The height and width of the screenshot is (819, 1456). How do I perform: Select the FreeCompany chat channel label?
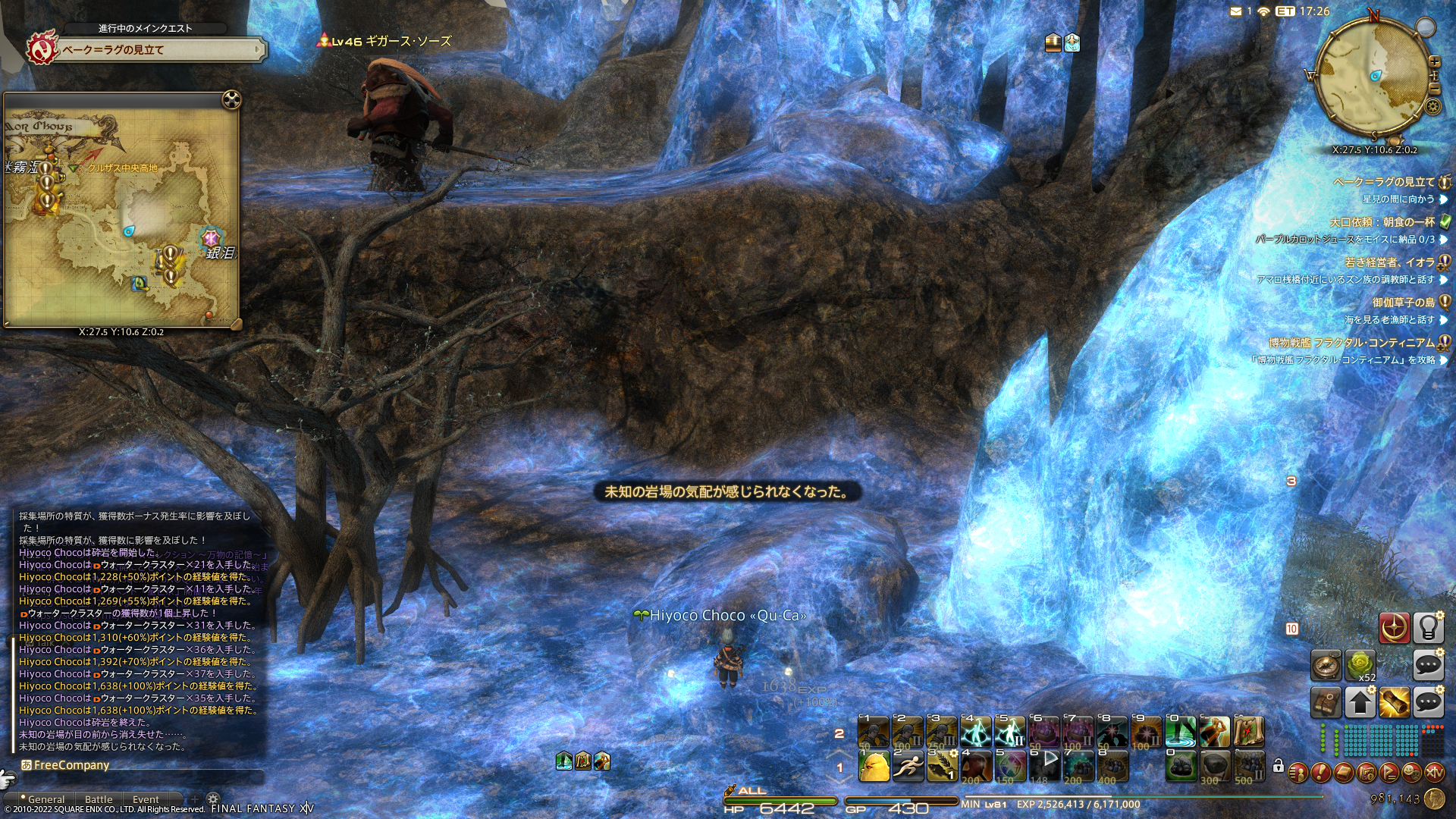point(71,765)
